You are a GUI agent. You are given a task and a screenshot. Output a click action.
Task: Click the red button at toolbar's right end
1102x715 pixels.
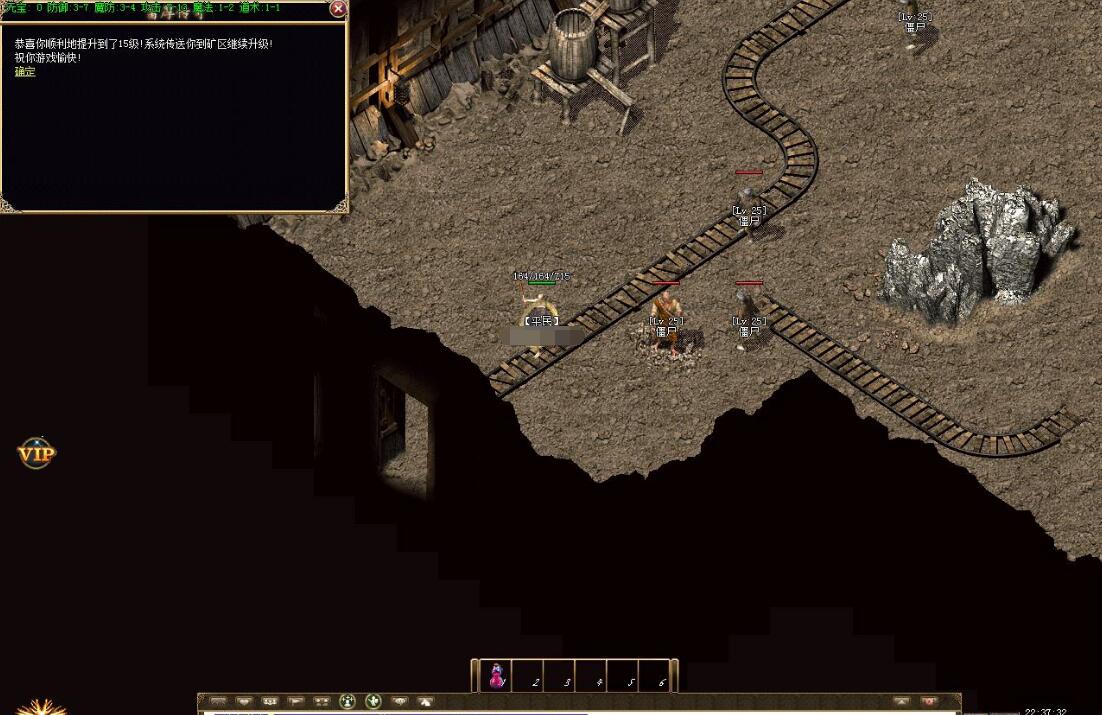(929, 702)
